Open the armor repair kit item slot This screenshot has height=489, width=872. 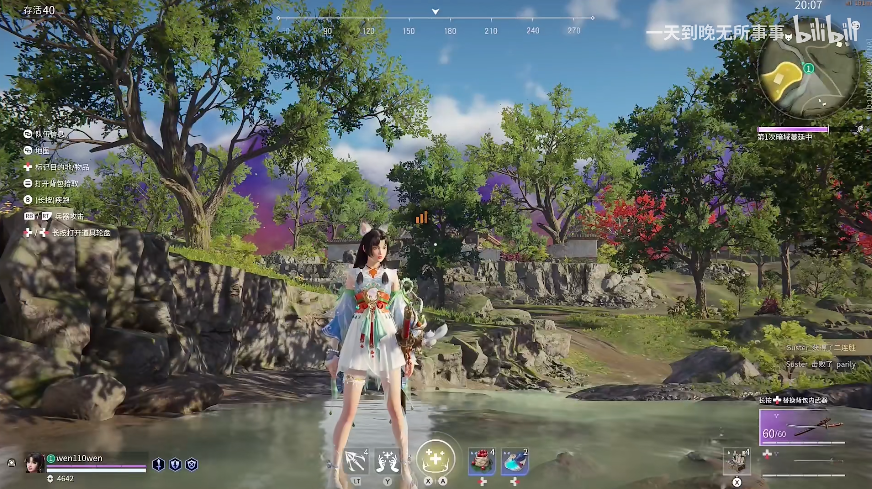(736, 459)
